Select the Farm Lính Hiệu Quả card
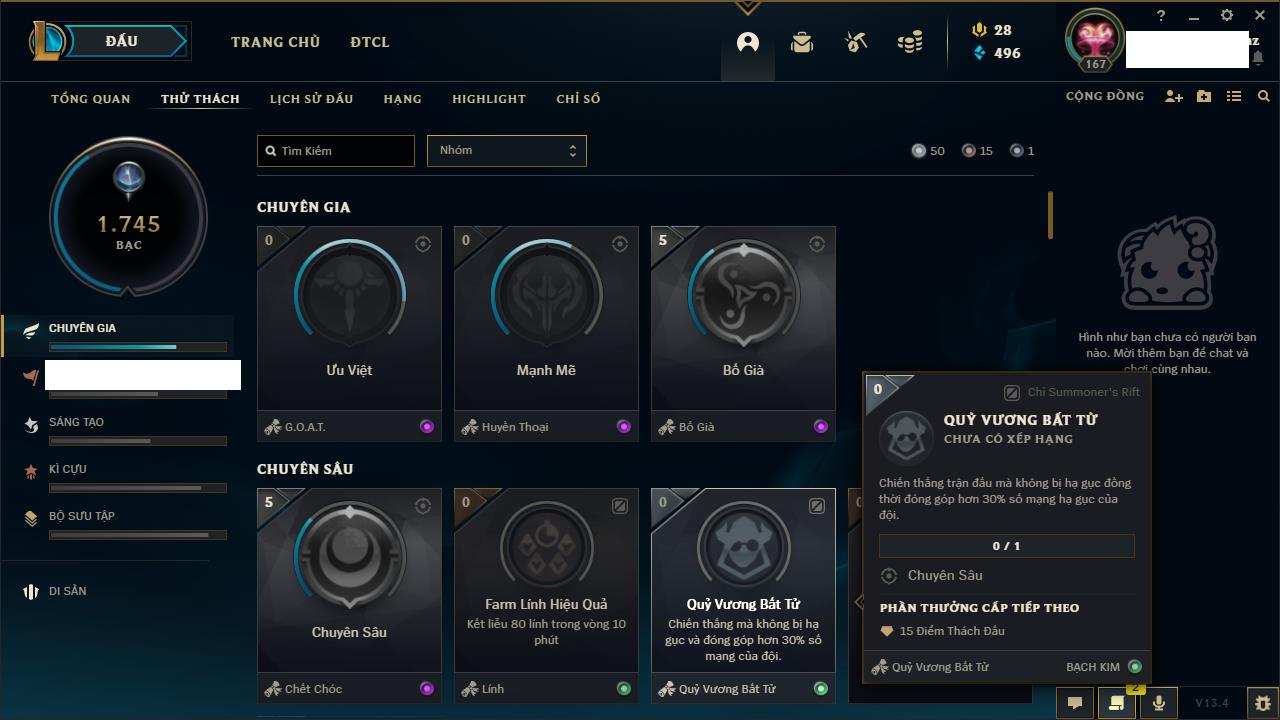The height and width of the screenshot is (720, 1280). (546, 580)
